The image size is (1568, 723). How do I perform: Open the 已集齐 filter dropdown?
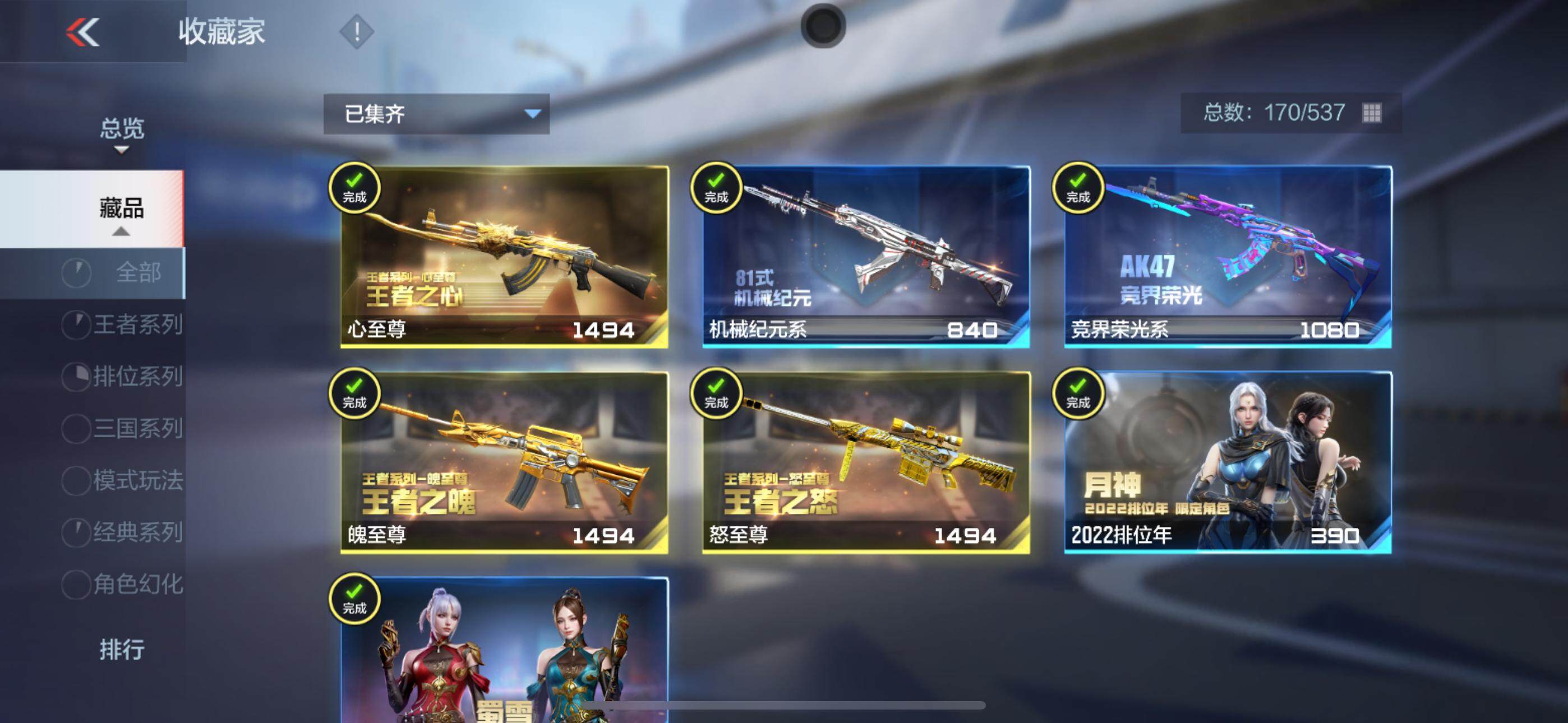(436, 114)
